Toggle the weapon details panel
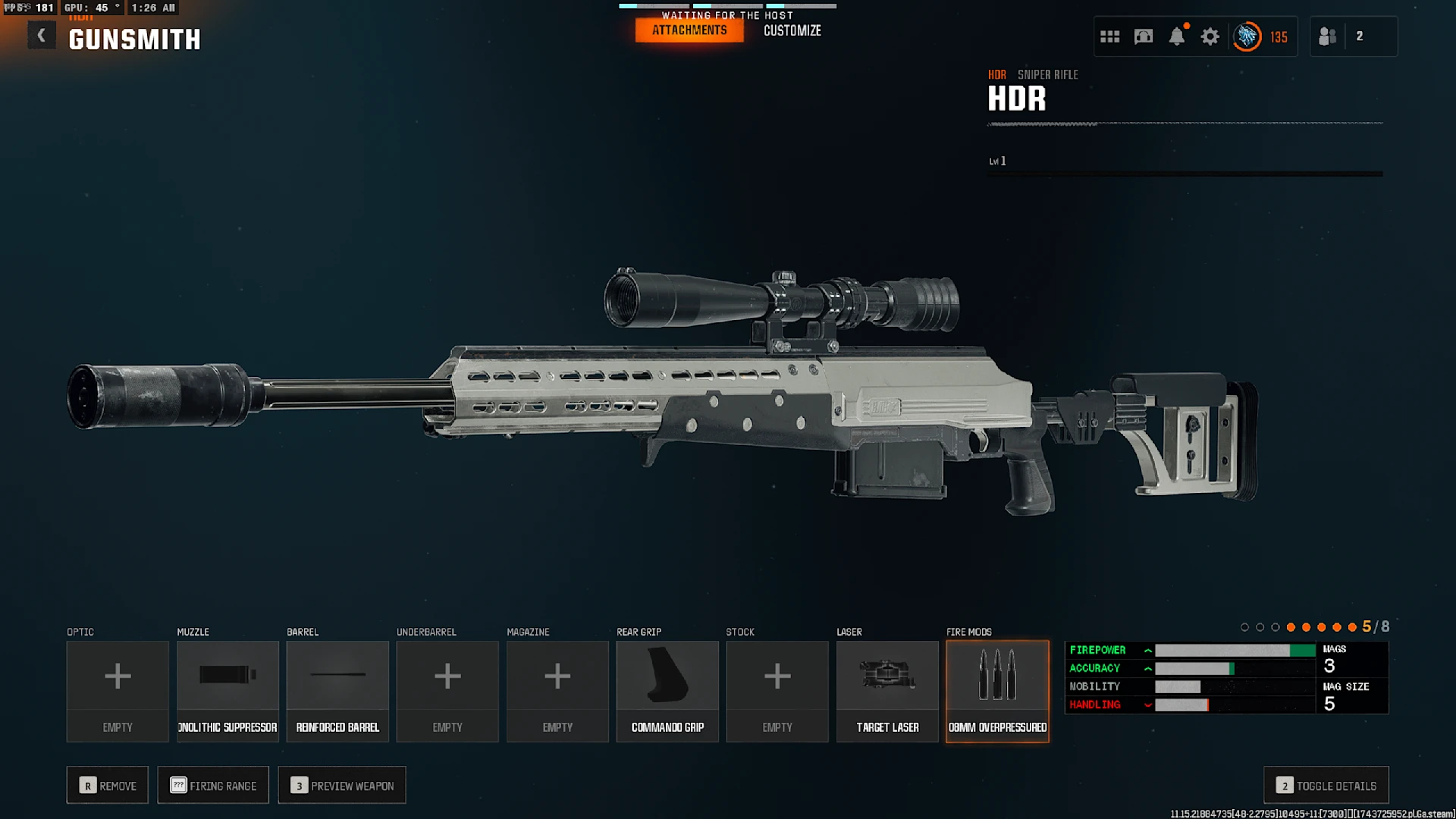 coord(1326,786)
